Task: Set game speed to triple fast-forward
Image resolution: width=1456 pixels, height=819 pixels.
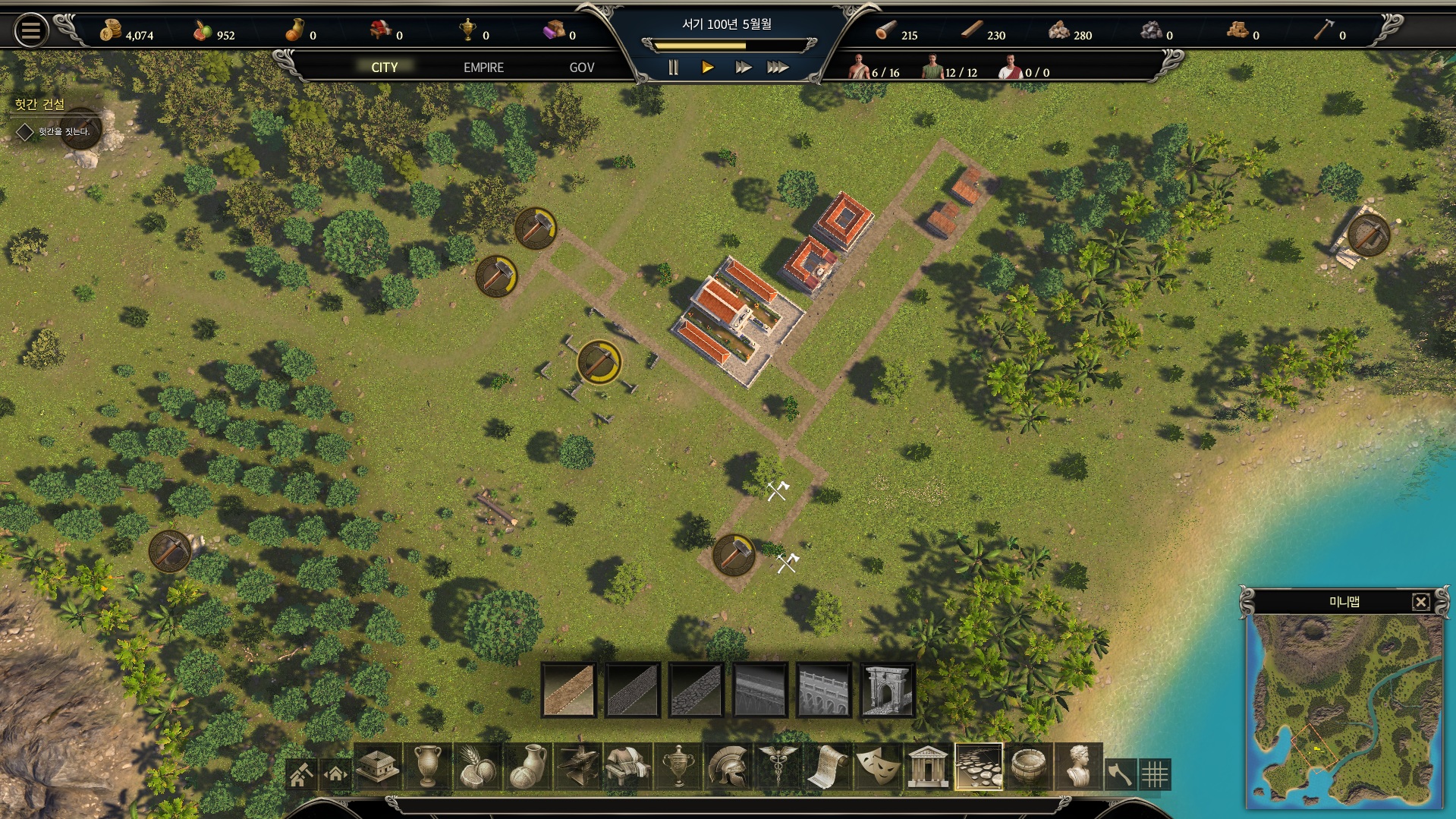Action: click(x=778, y=68)
